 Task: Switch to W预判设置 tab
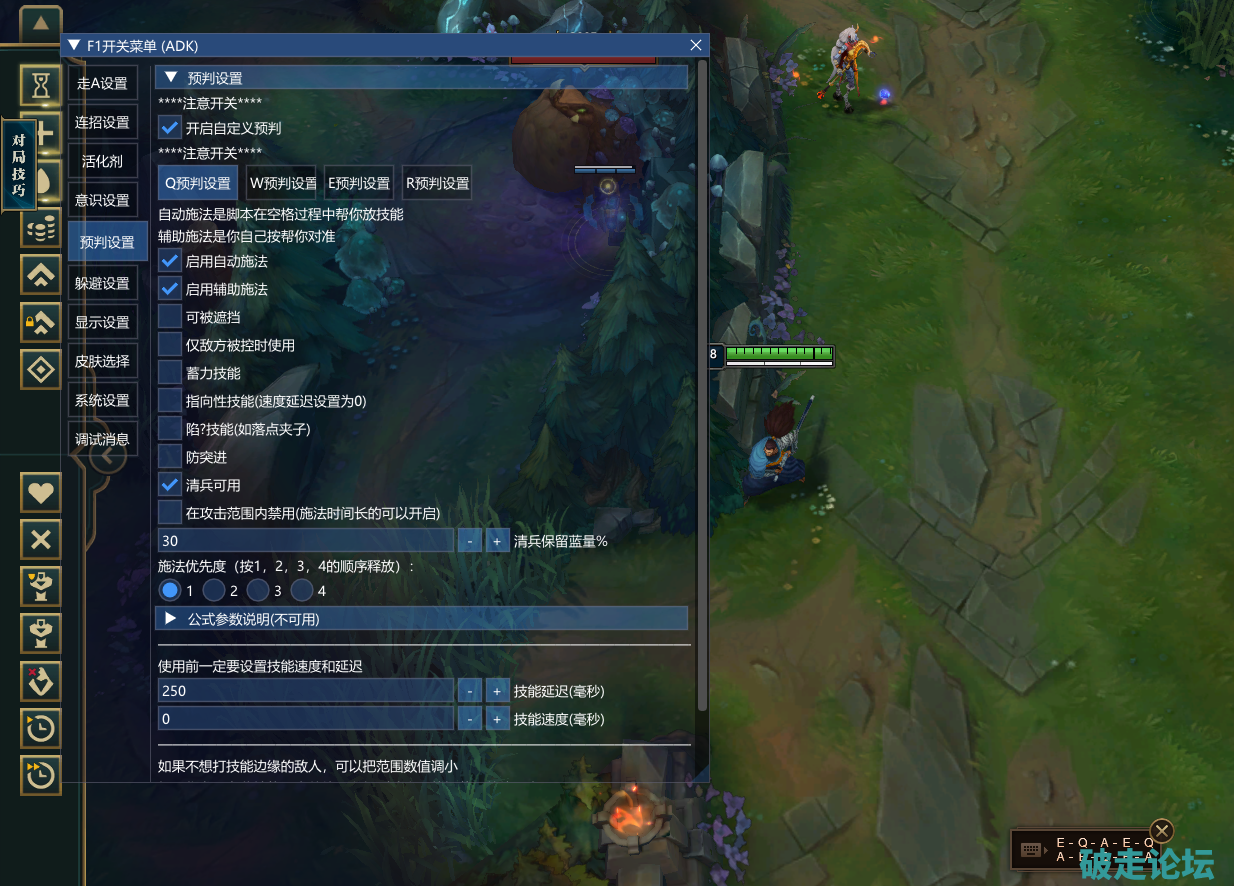[282, 183]
